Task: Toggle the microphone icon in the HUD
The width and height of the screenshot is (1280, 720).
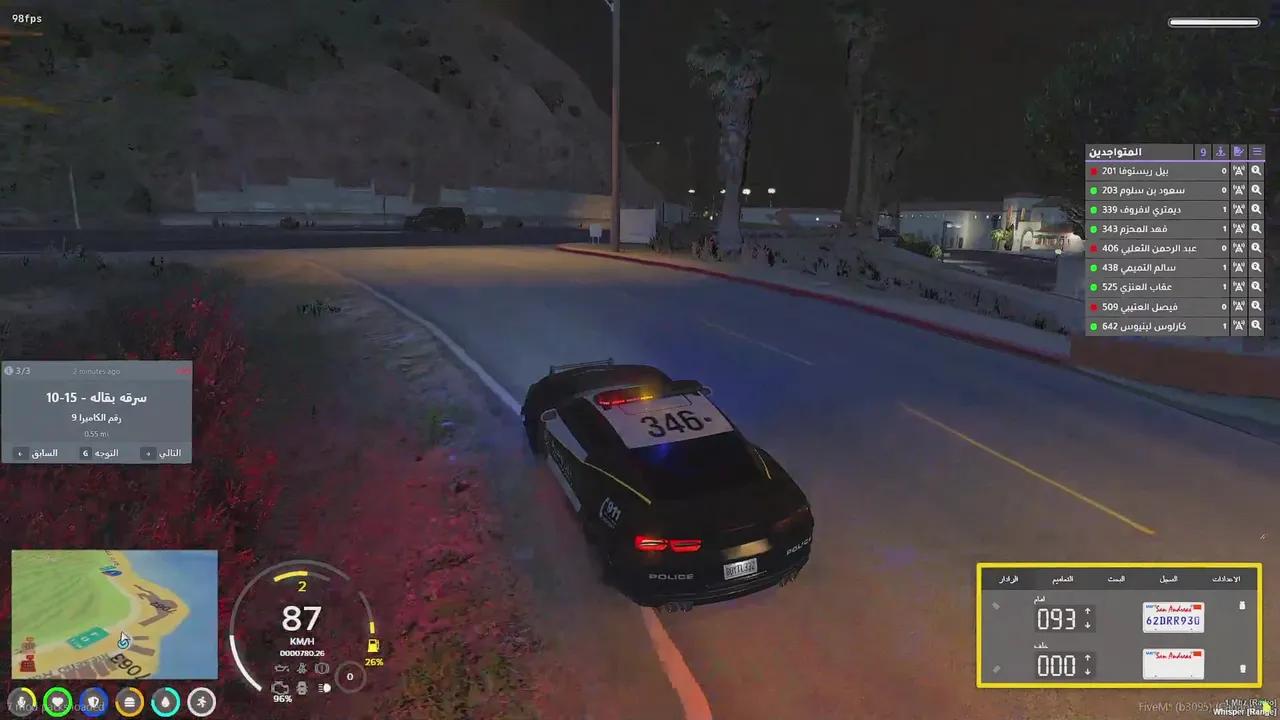Action: [x=21, y=702]
